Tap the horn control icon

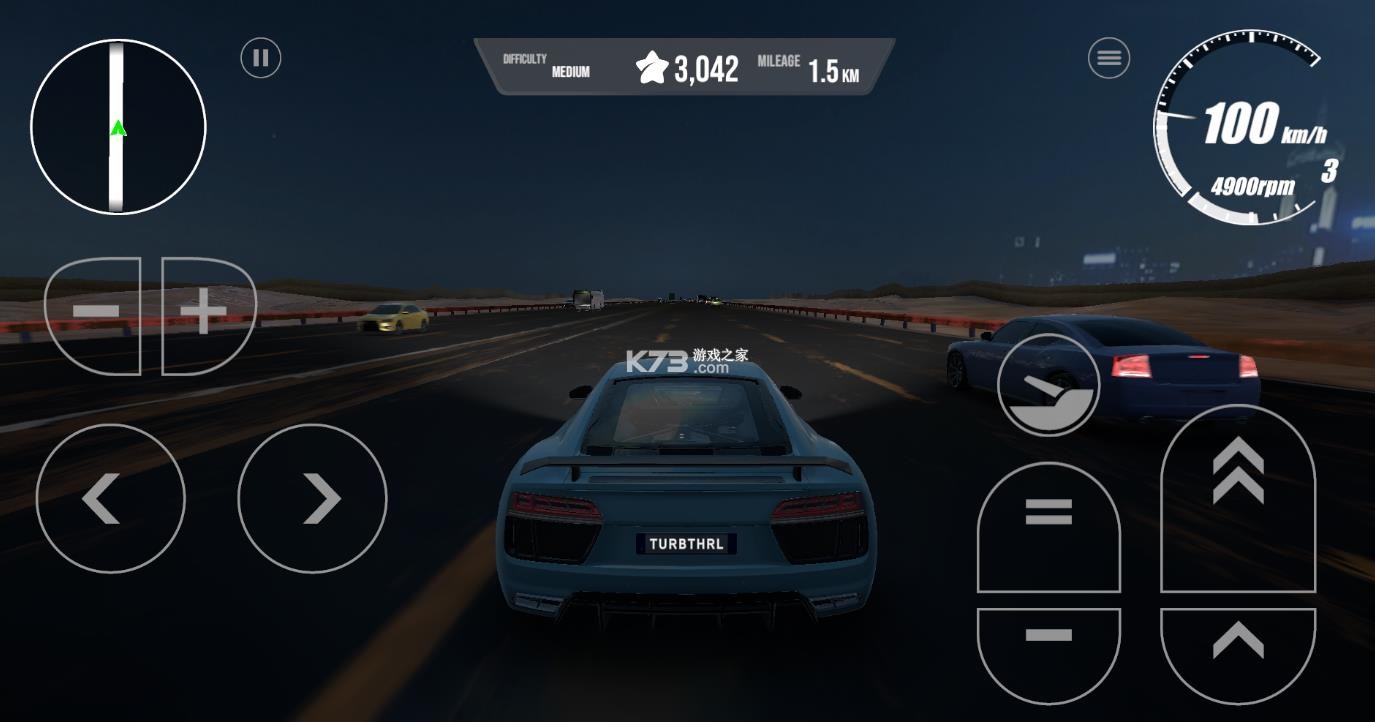(x=1047, y=384)
